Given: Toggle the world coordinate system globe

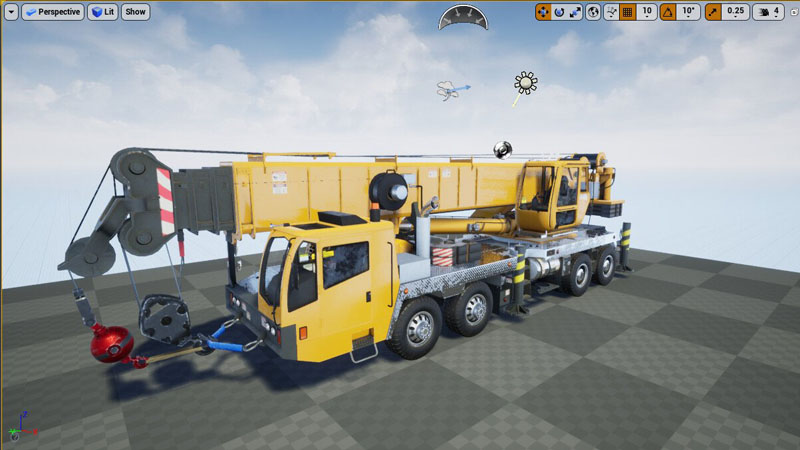Looking at the screenshot, I should click(x=593, y=12).
